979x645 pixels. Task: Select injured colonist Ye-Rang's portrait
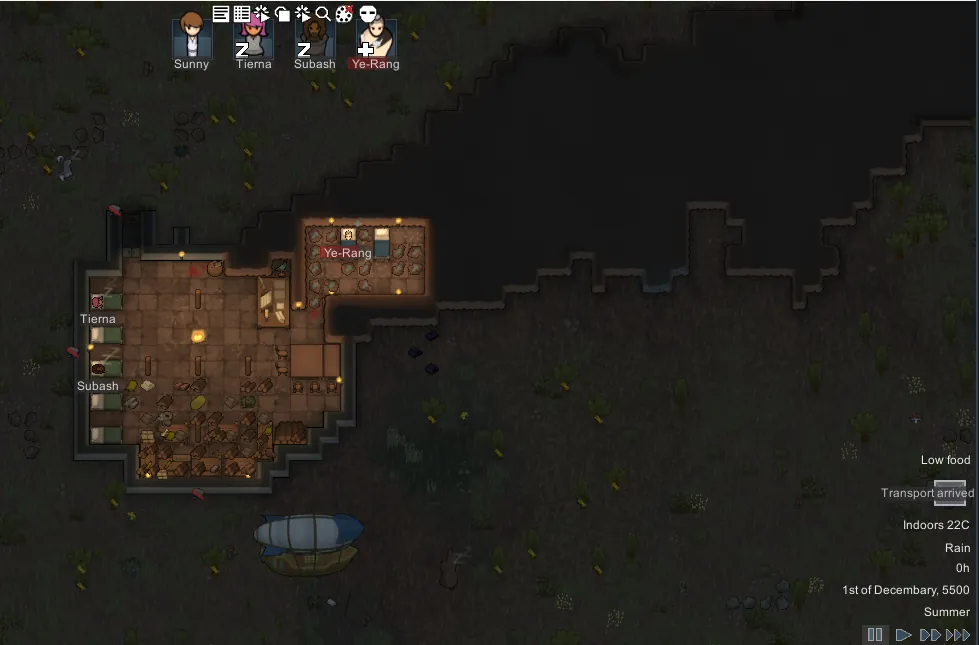tap(375, 38)
